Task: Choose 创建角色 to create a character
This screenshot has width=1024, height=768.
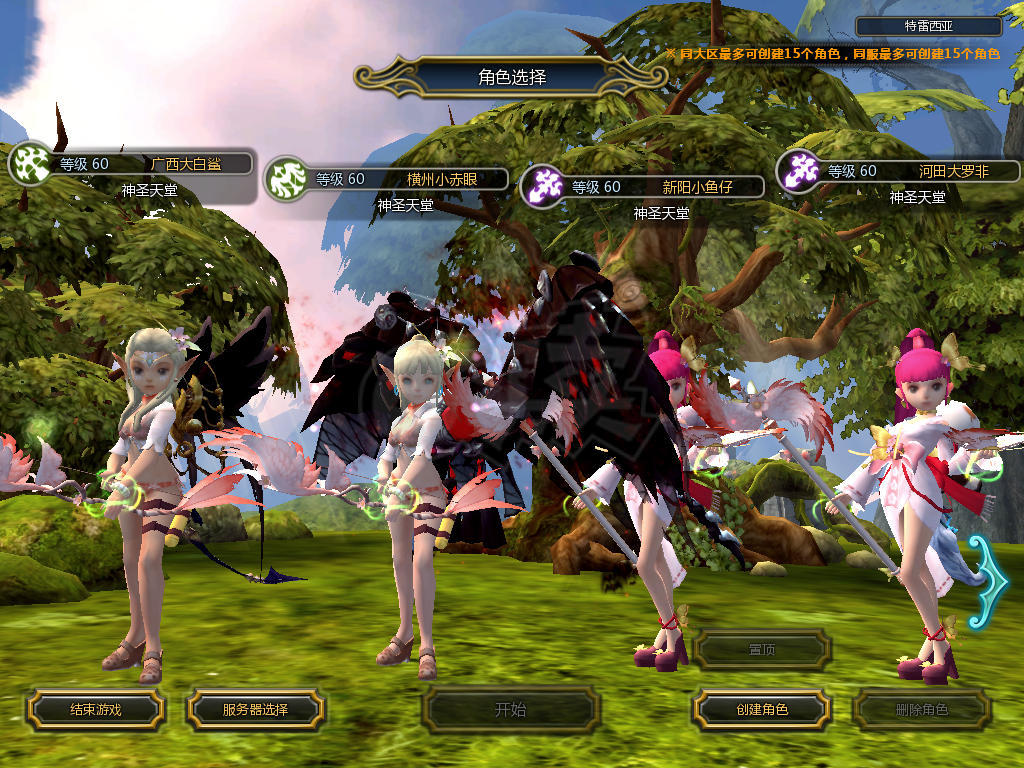Action: [x=761, y=709]
